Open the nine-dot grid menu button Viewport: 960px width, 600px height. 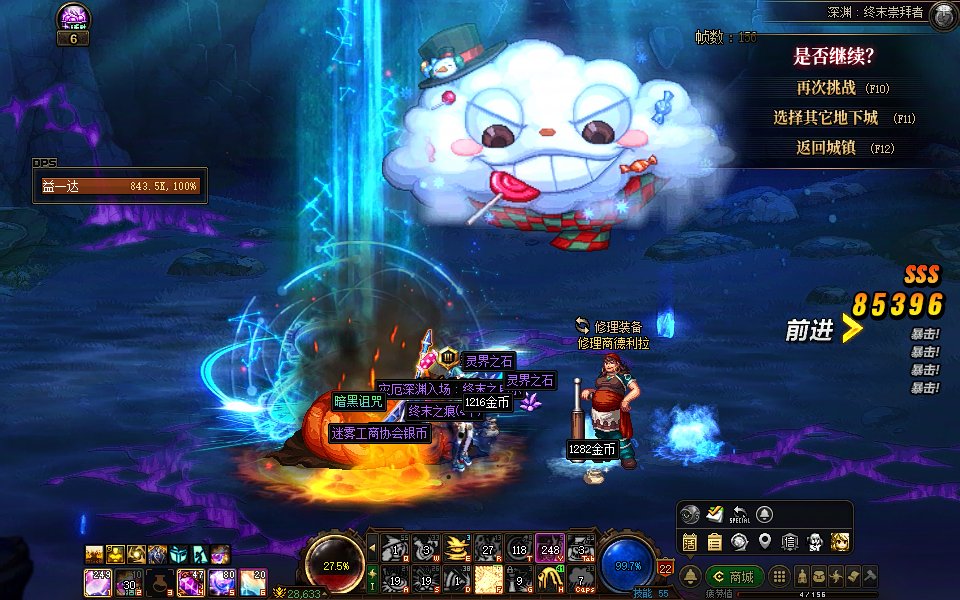click(778, 577)
